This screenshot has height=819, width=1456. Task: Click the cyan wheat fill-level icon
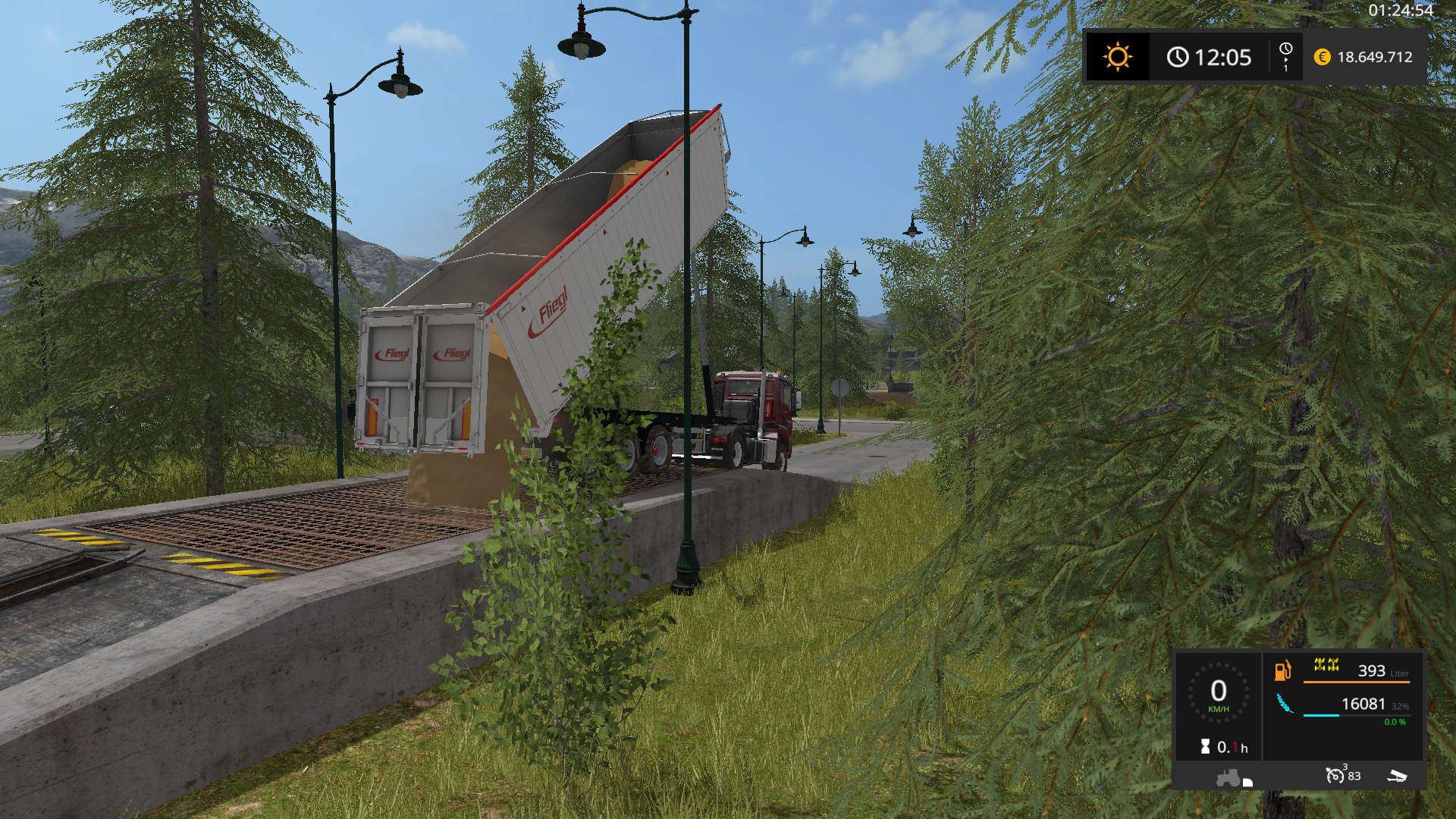click(x=1285, y=704)
